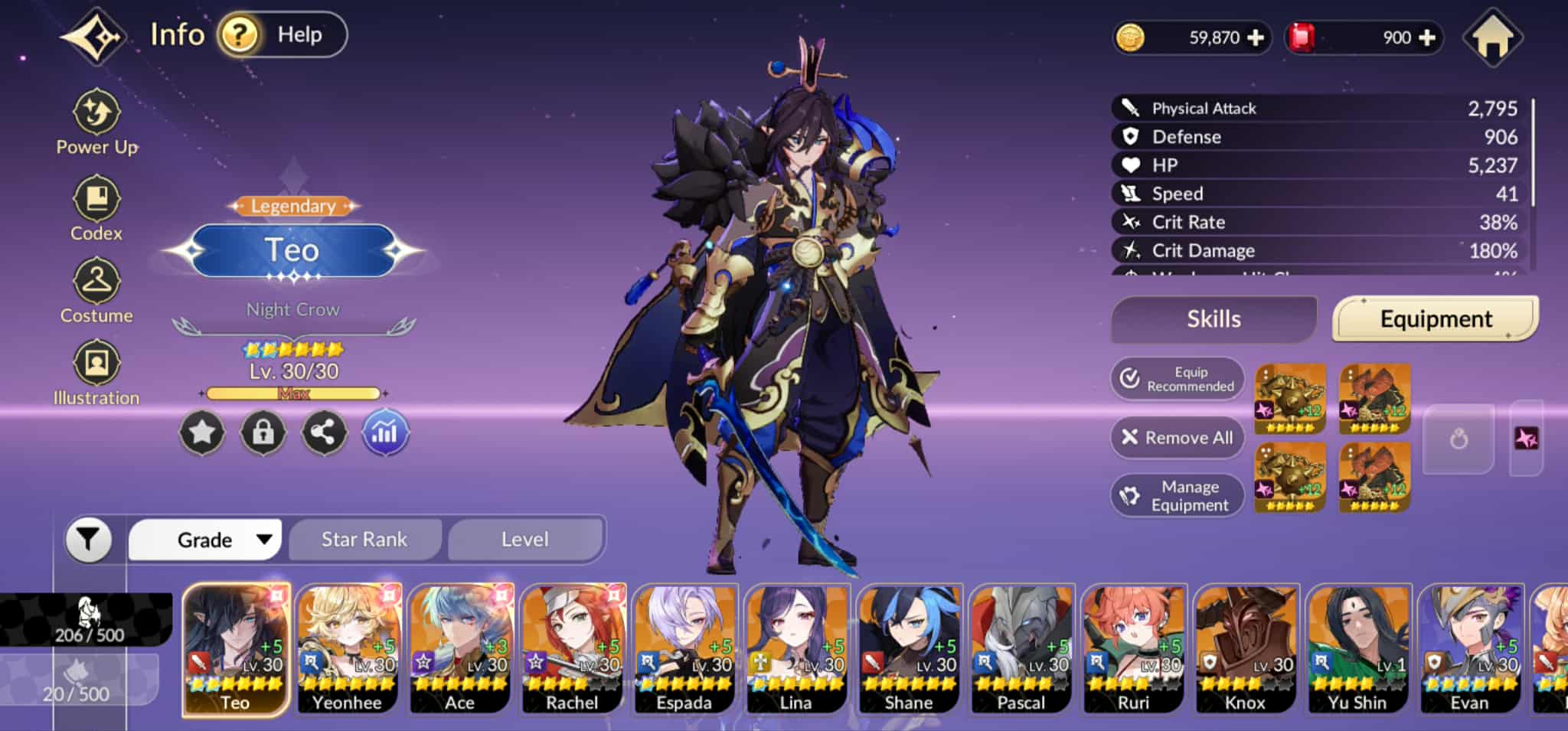
Task: Open the Power Up menu
Action: tap(96, 122)
